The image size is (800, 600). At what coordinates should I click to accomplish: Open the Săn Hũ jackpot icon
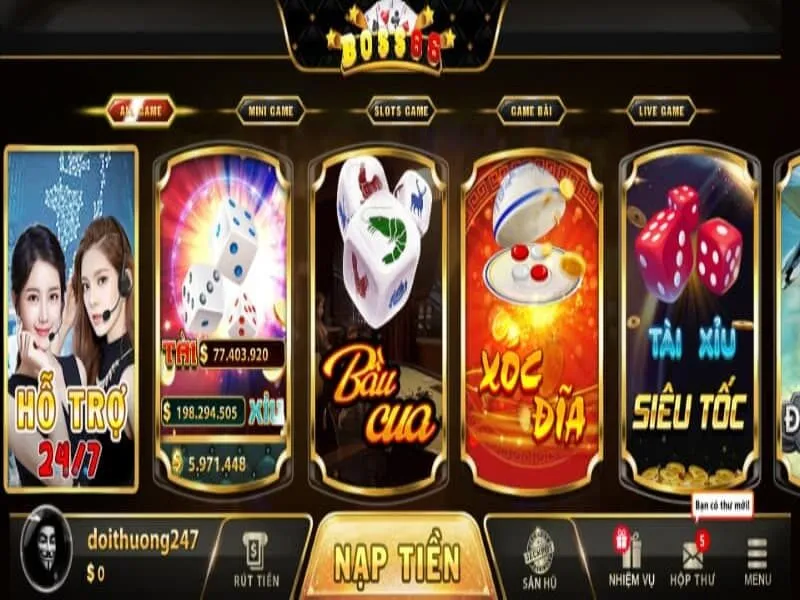[x=539, y=559]
